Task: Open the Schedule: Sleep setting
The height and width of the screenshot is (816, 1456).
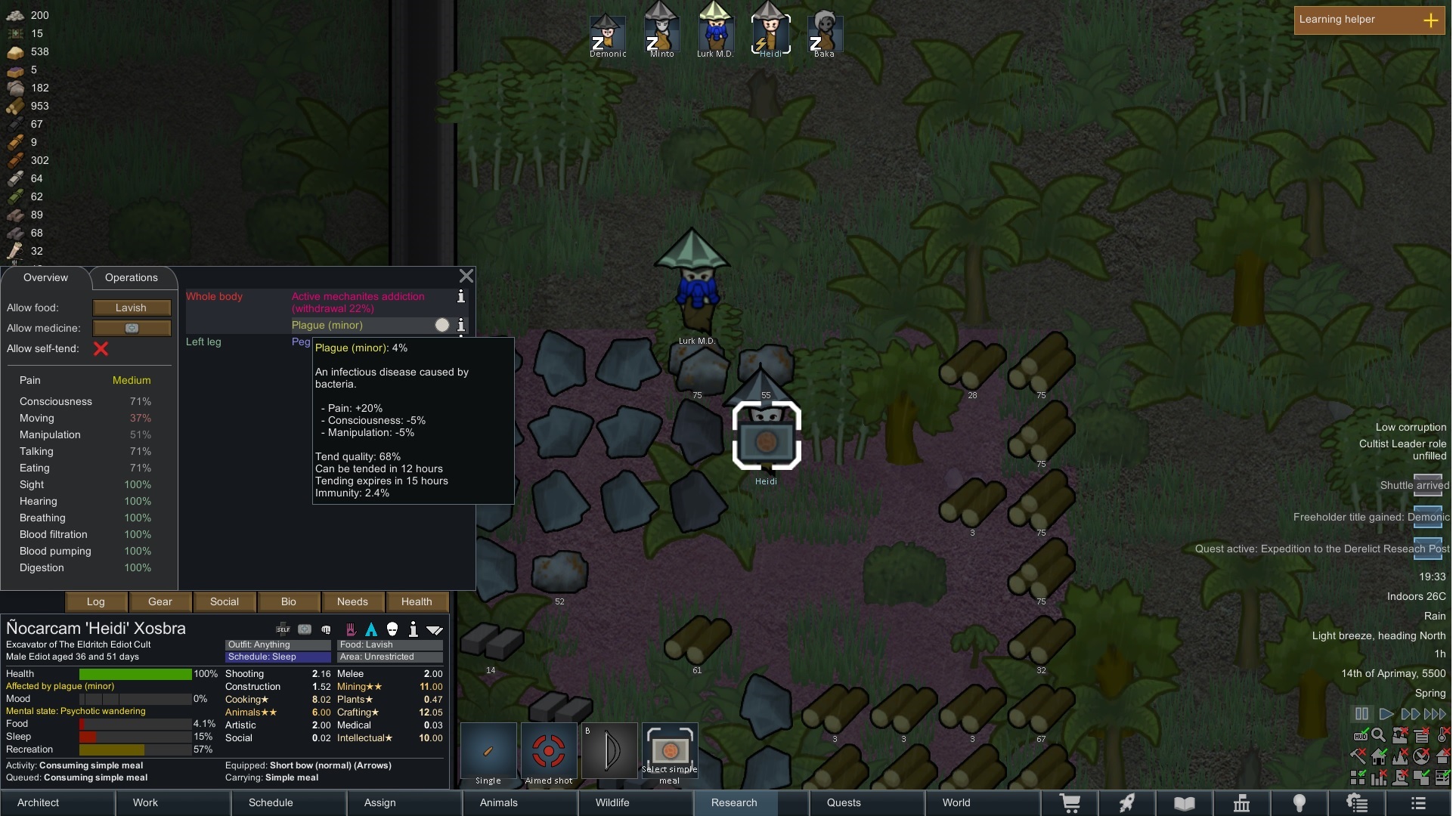Action: point(277,657)
